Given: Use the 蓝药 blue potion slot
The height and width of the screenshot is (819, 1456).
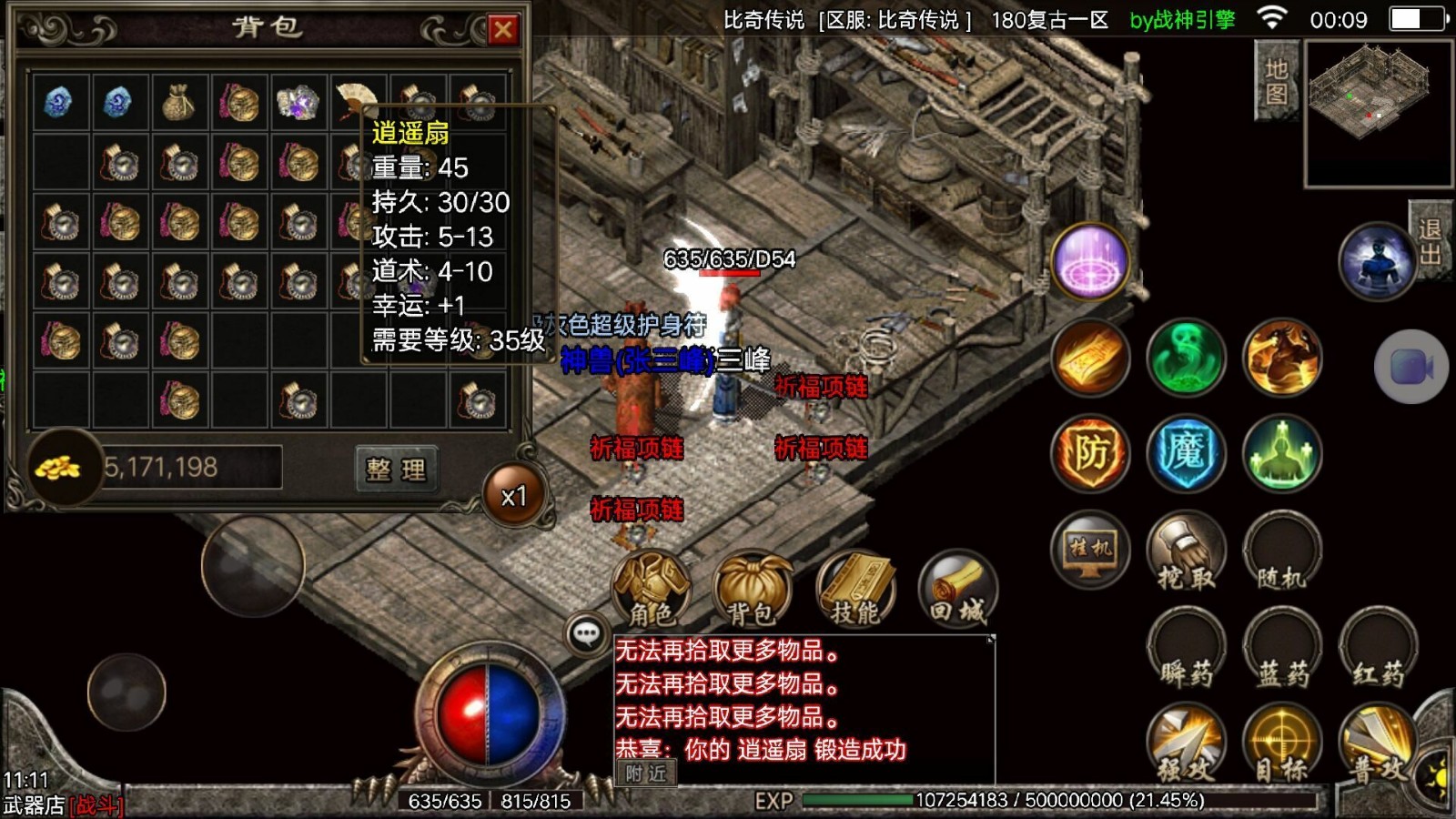Looking at the screenshot, I should pos(1281,649).
